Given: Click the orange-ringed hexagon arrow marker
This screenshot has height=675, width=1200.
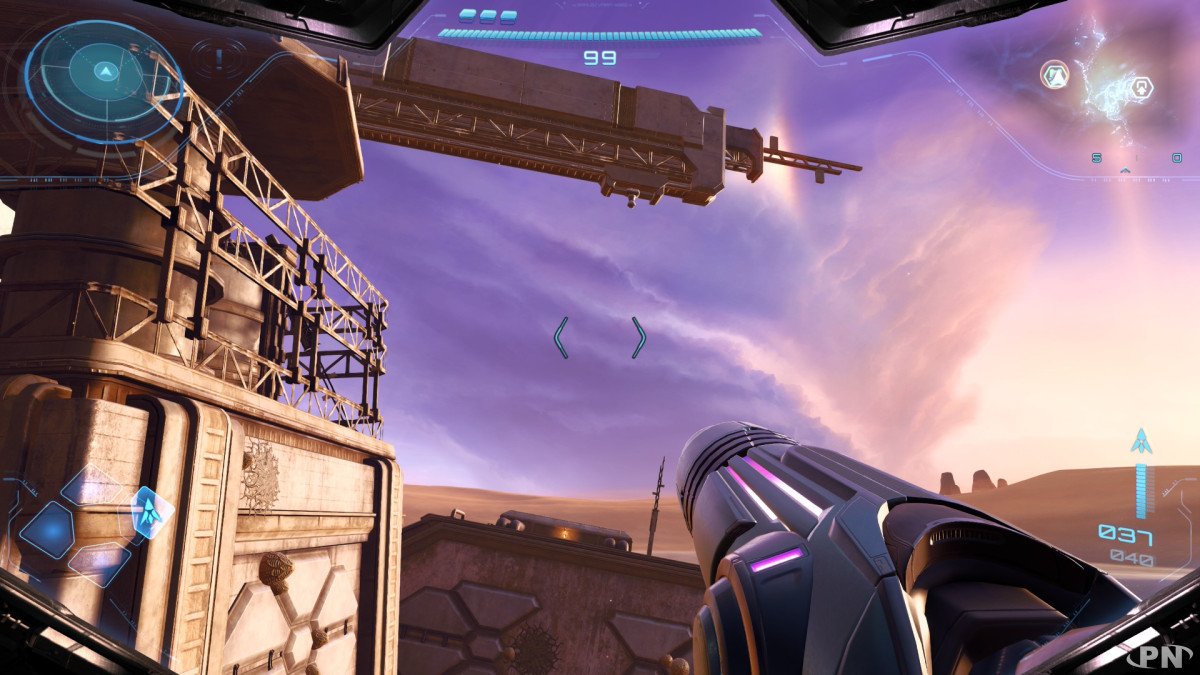Looking at the screenshot, I should 1055,75.
